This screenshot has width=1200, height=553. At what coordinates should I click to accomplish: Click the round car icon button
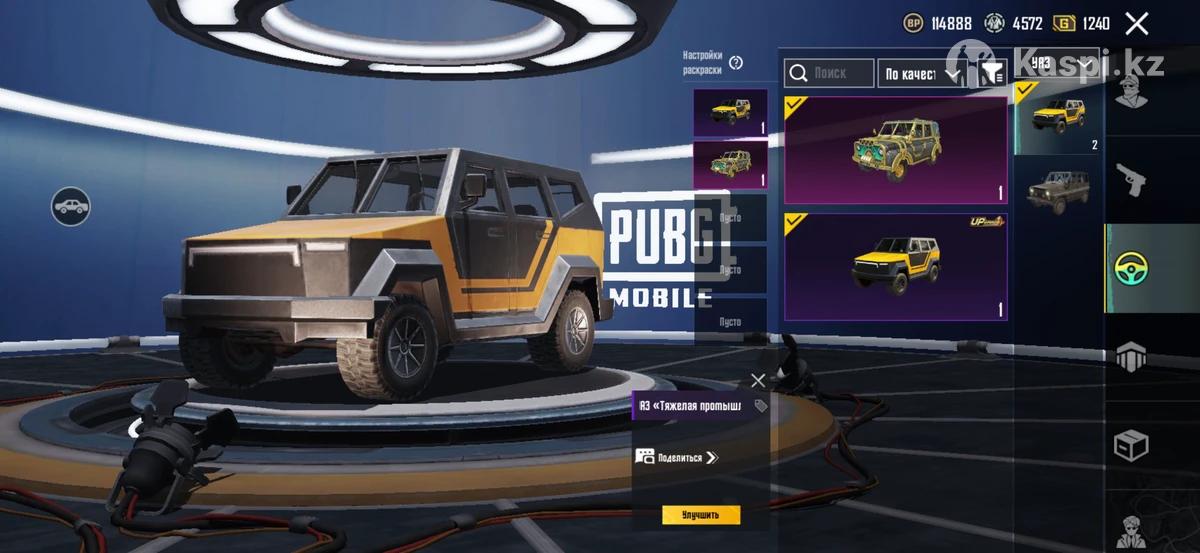point(71,207)
